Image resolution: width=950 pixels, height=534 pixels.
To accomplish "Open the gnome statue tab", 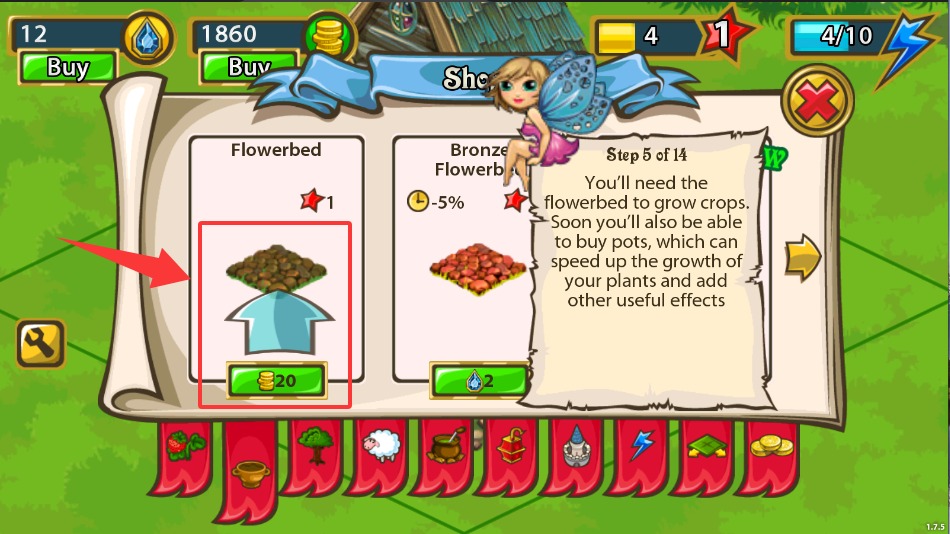I will pos(576,445).
